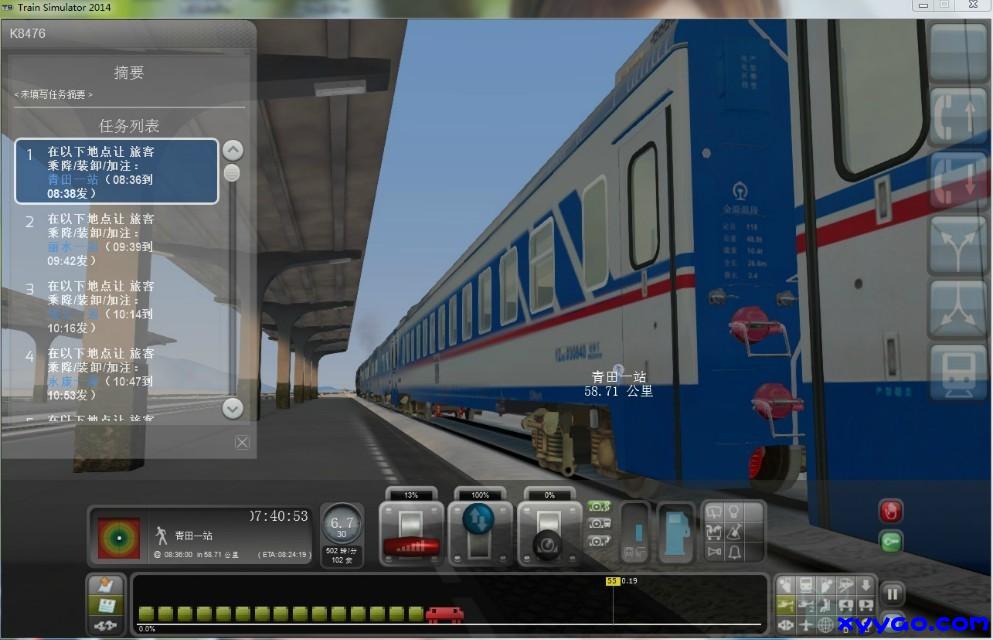Activate the red emergency brake button
Screen dimensions: 993x640
click(890, 512)
